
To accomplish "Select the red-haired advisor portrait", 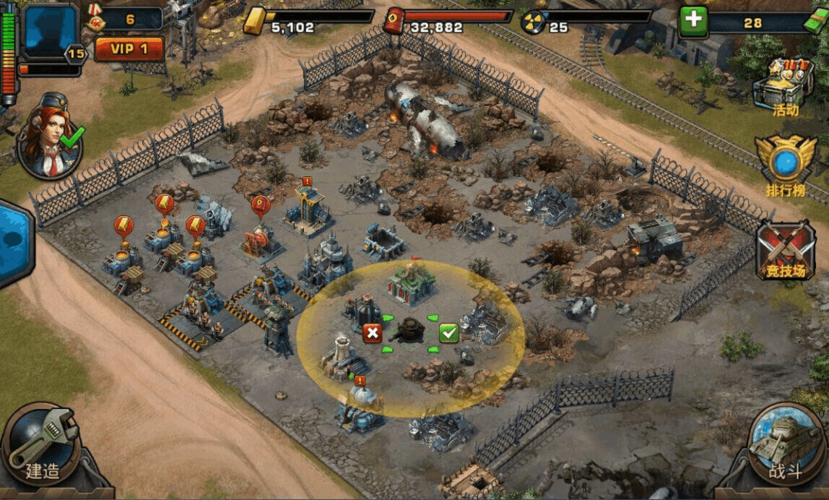I will pos(47,137).
